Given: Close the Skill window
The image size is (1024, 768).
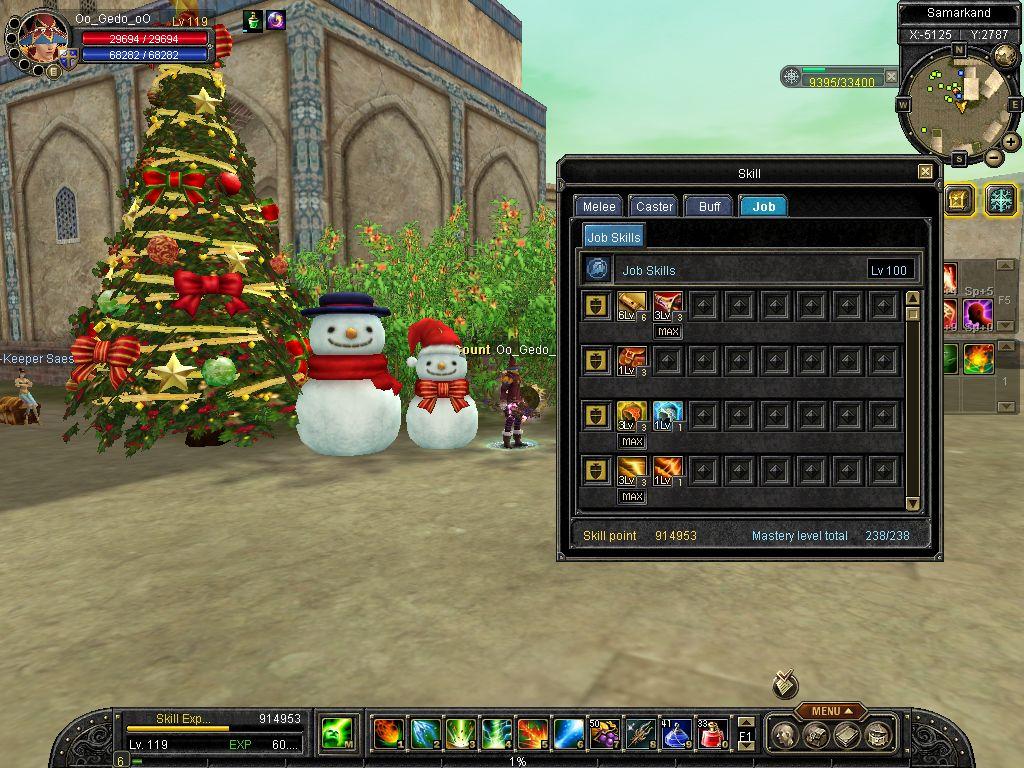Looking at the screenshot, I should [x=925, y=172].
